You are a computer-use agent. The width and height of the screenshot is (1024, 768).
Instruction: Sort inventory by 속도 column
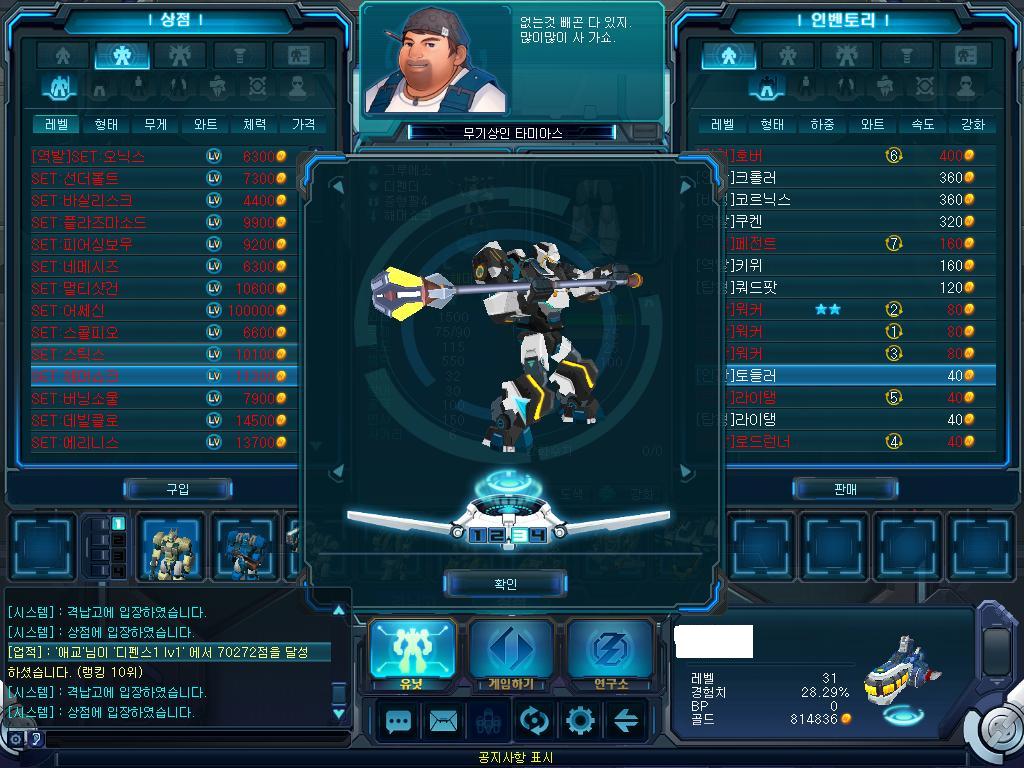[x=922, y=125]
